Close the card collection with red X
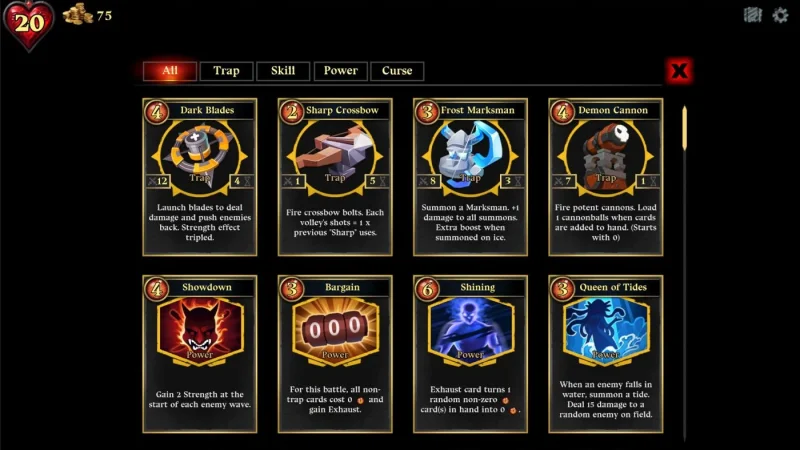Image resolution: width=800 pixels, height=450 pixels. 680,71
